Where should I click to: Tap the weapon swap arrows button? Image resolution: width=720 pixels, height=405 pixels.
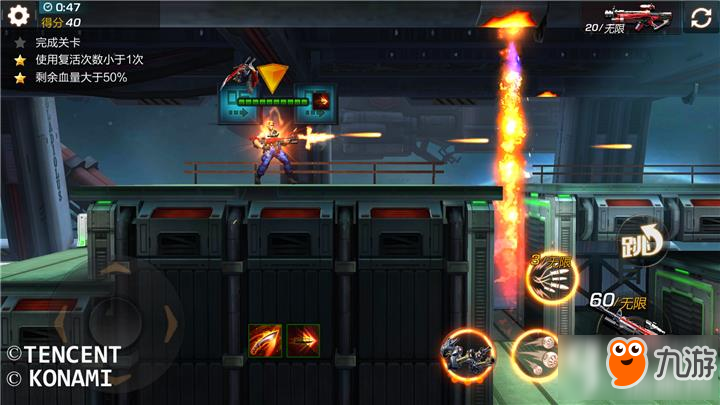pos(700,17)
